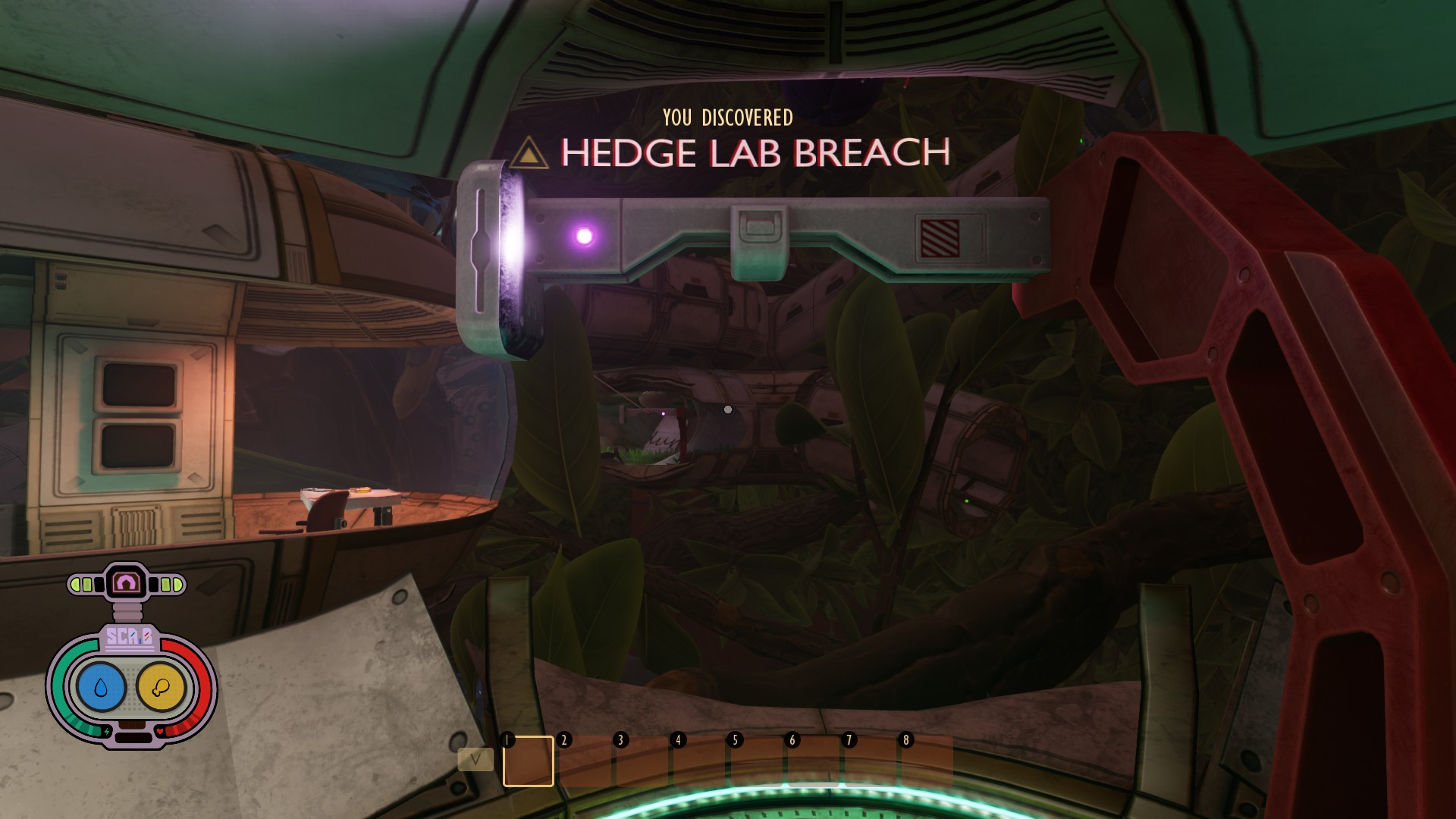Click the SCAB label on the status gauge

130,636
